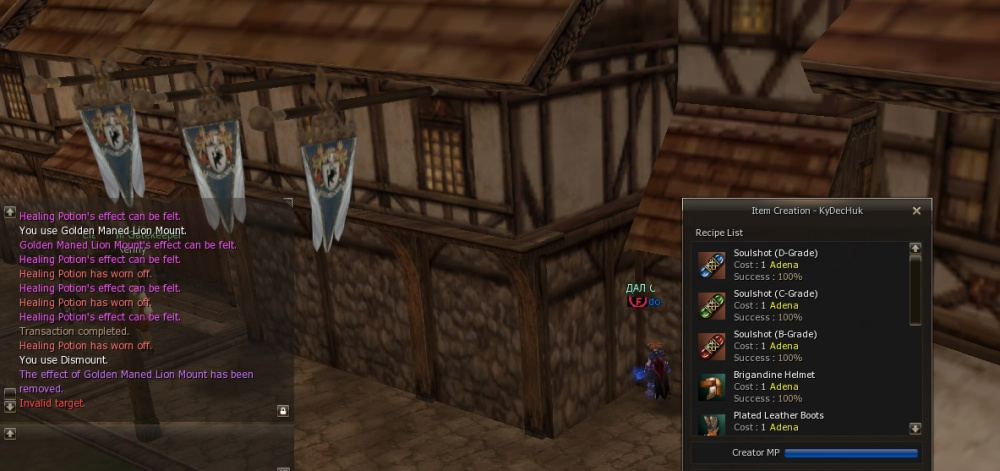Close the Item Creation window

916,211
